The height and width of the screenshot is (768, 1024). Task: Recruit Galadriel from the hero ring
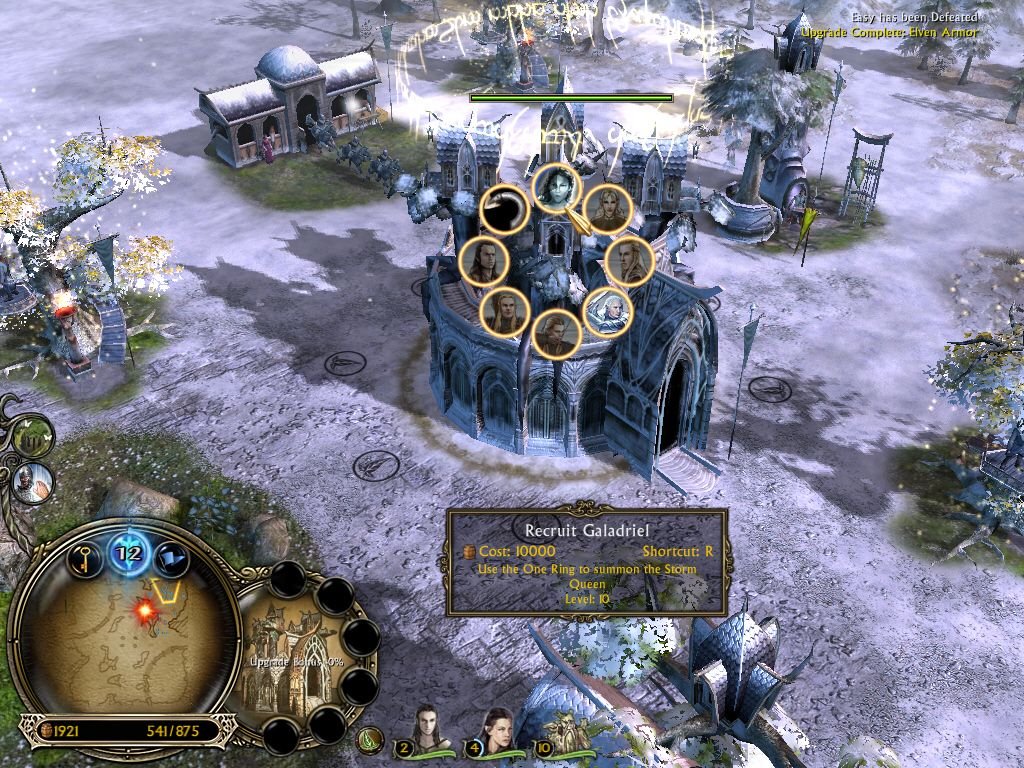pyautogui.click(x=556, y=189)
